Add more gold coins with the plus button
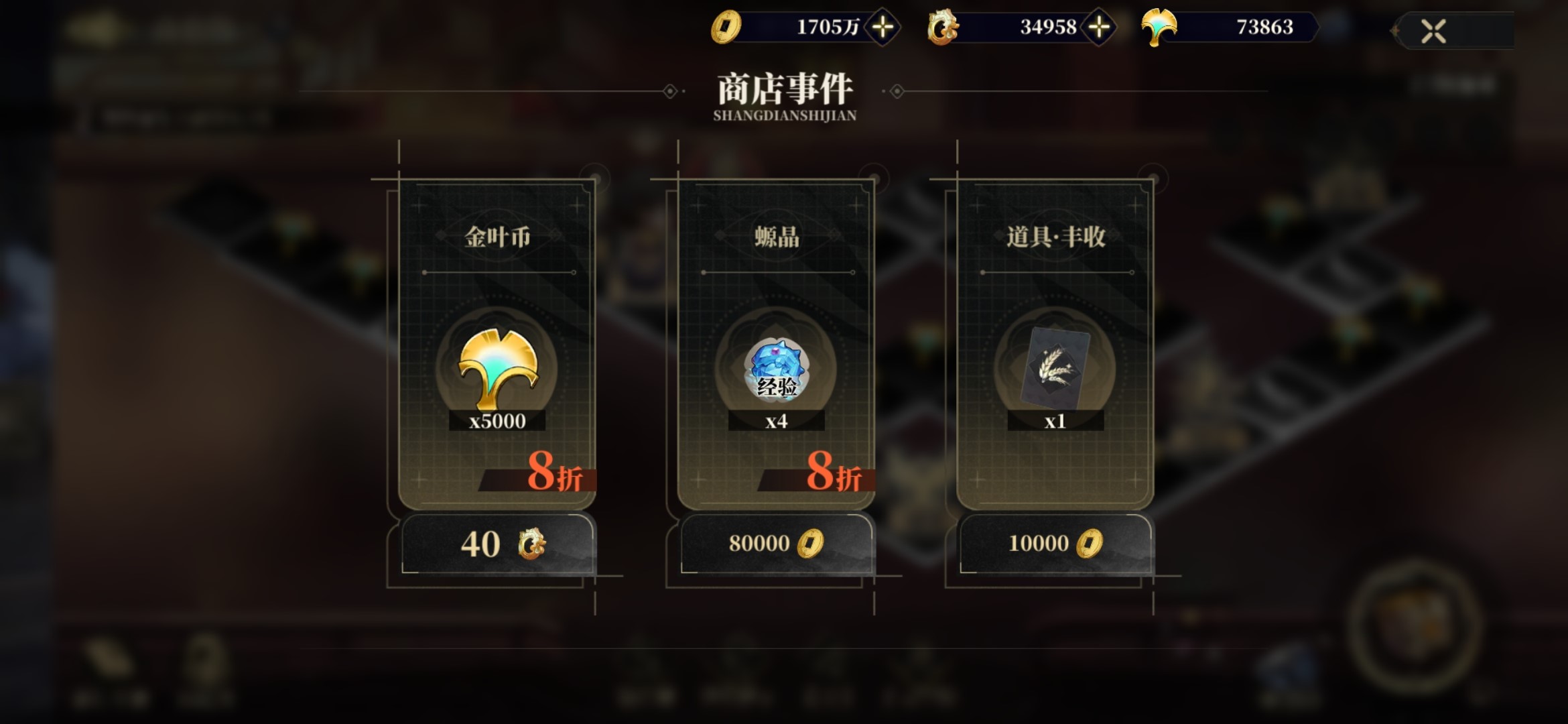 [x=883, y=27]
